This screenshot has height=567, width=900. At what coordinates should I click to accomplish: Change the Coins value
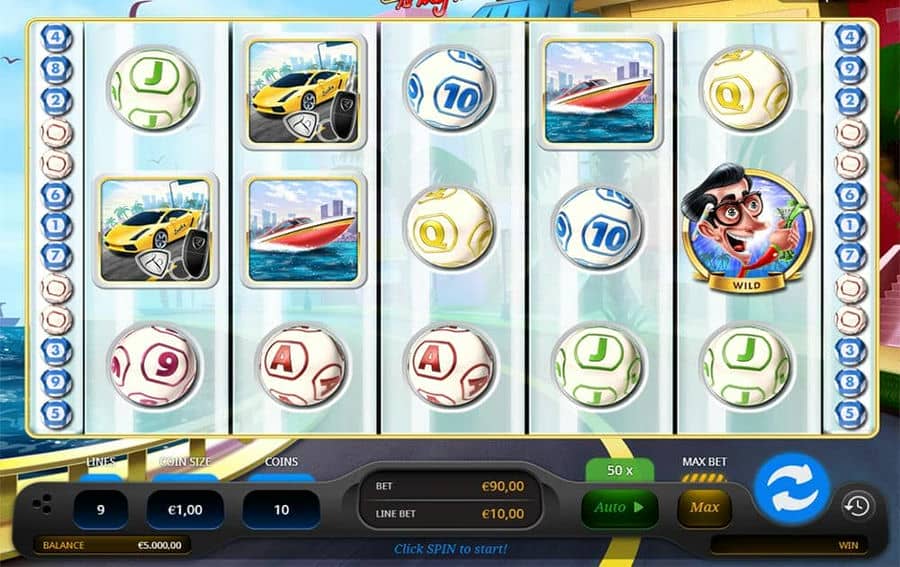coord(281,509)
